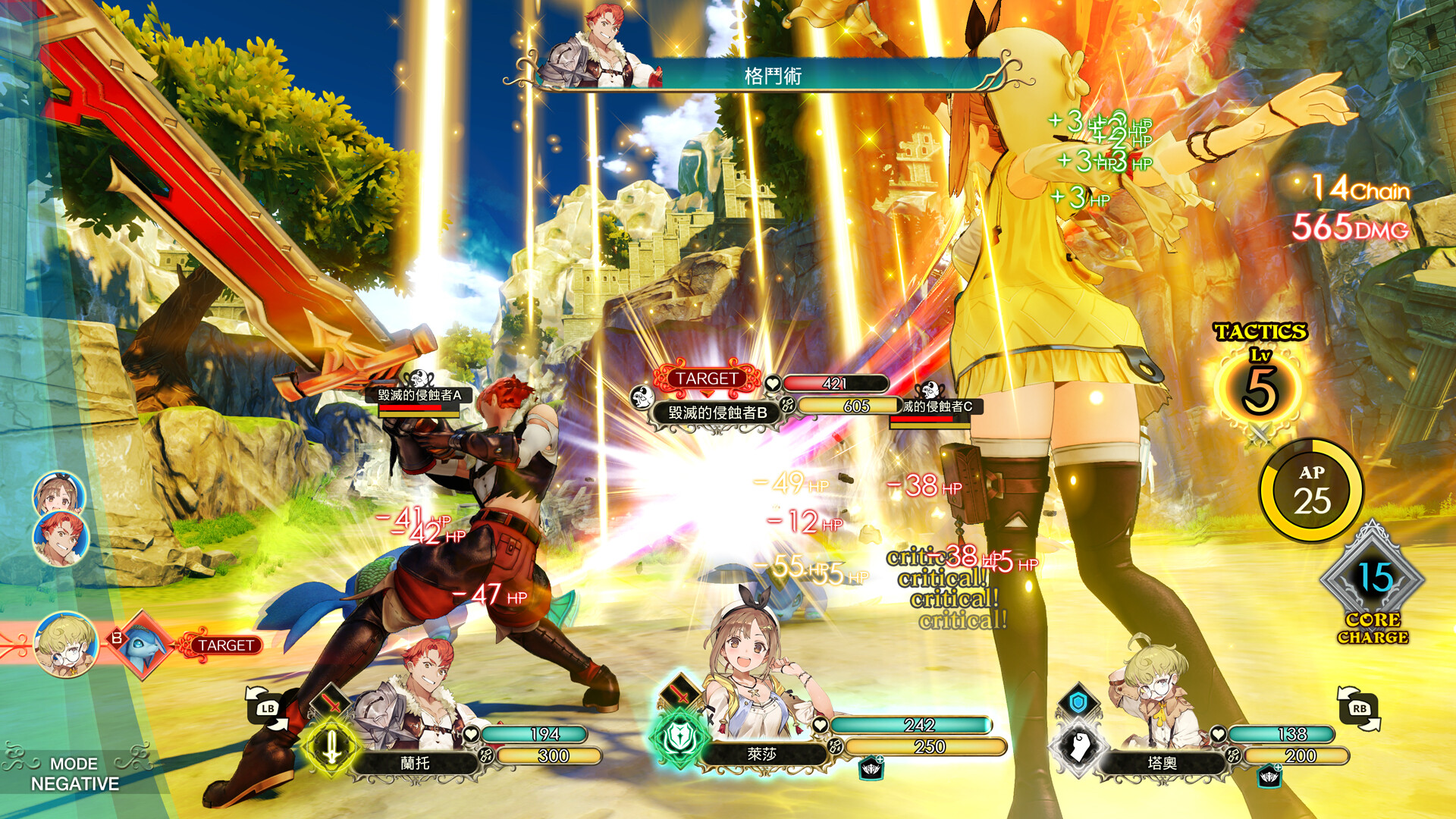Target enemy 毀滅的侵蝕者A nameplate
This screenshot has width=1456, height=819.
tap(419, 395)
